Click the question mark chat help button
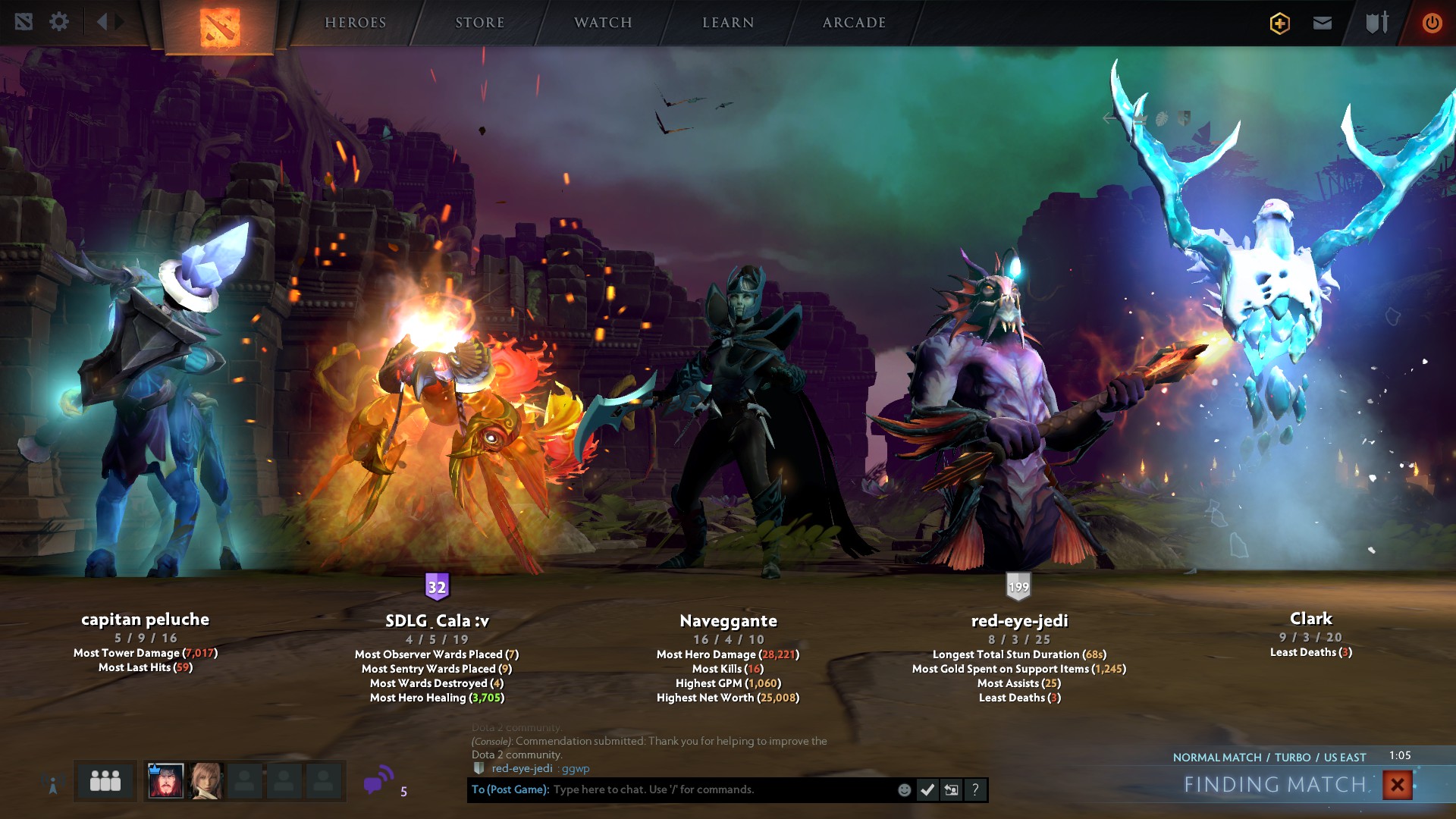1456x819 pixels. (975, 790)
